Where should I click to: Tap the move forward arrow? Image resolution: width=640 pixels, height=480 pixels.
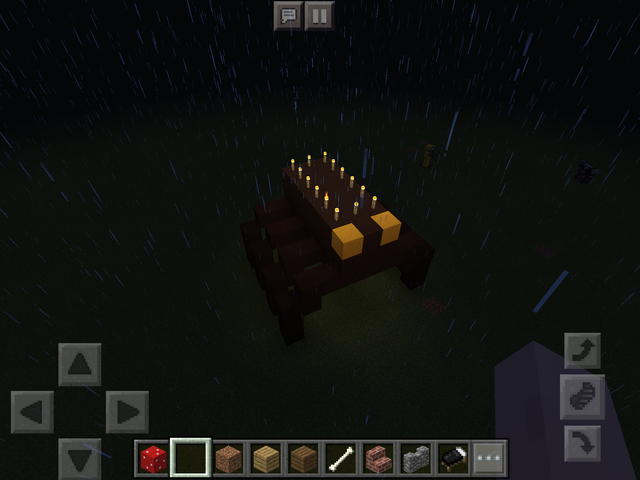pyautogui.click(x=80, y=364)
